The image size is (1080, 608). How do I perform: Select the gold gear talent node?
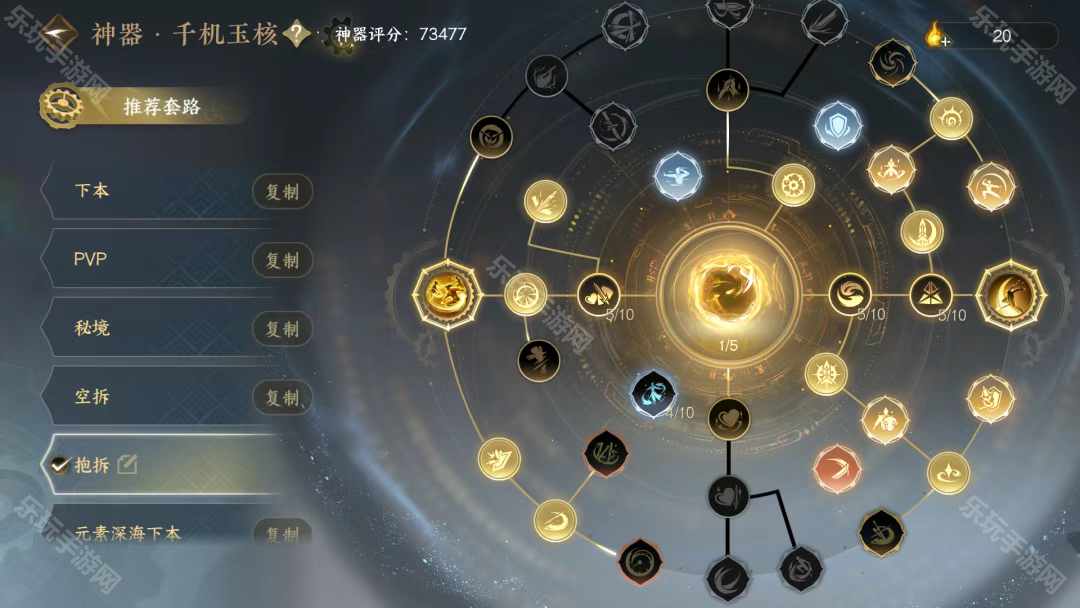point(793,185)
